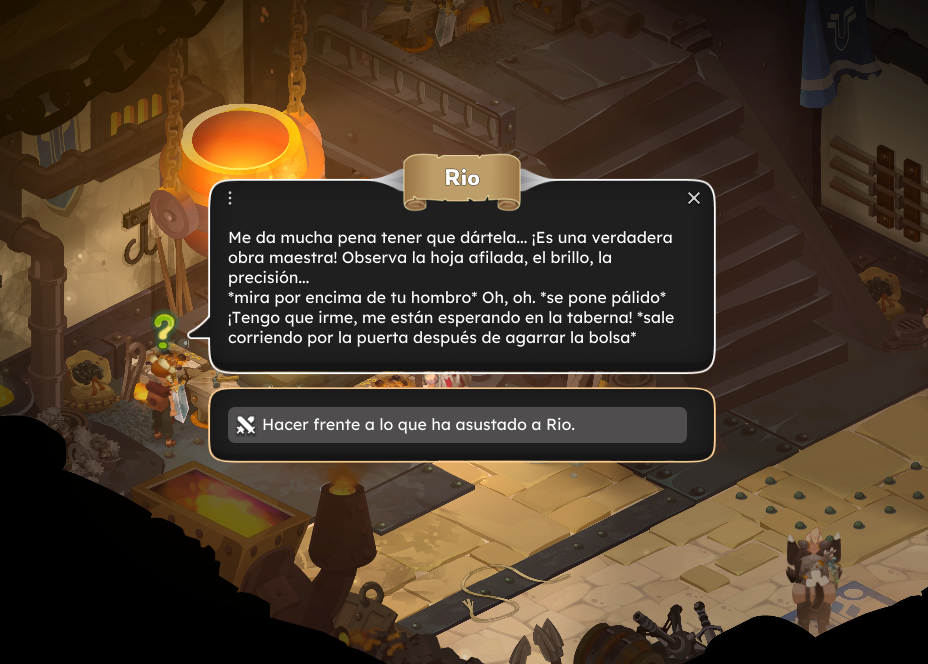Close the Rio dialogue window
This screenshot has width=928, height=664.
click(x=694, y=198)
